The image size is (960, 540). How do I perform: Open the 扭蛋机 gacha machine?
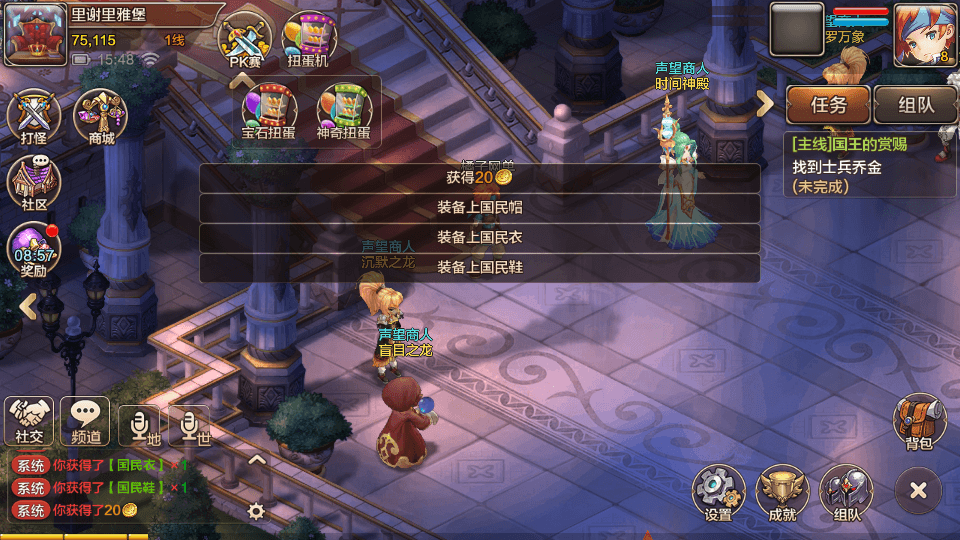(x=310, y=40)
